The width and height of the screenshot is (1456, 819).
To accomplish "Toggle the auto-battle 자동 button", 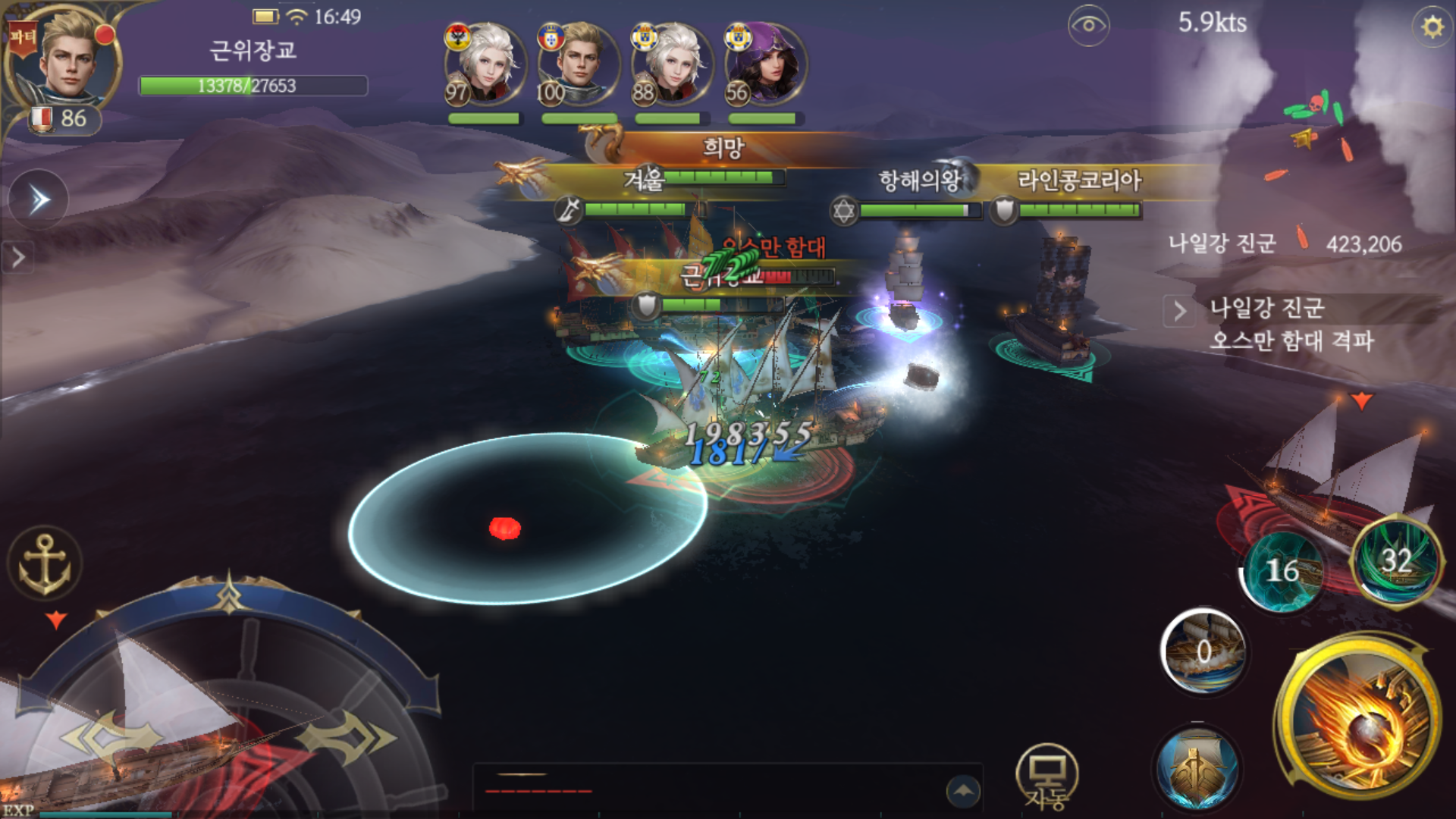I will (1046, 777).
